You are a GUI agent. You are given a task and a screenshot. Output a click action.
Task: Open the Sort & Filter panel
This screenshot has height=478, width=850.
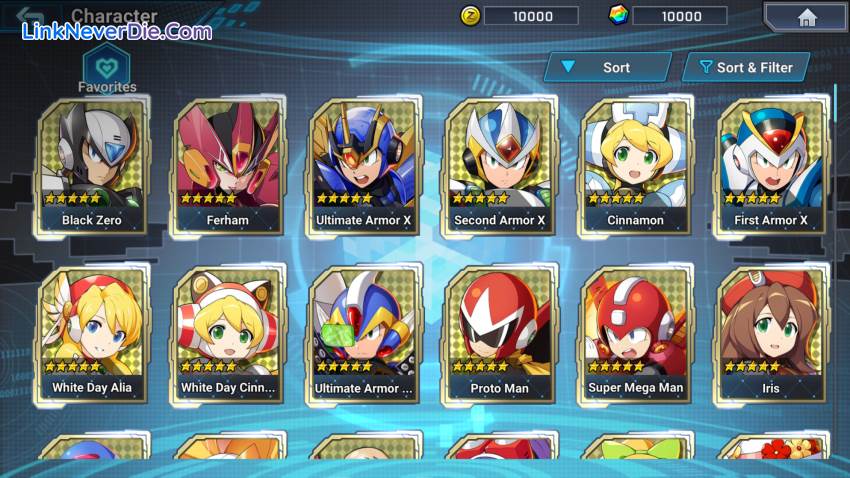[746, 67]
